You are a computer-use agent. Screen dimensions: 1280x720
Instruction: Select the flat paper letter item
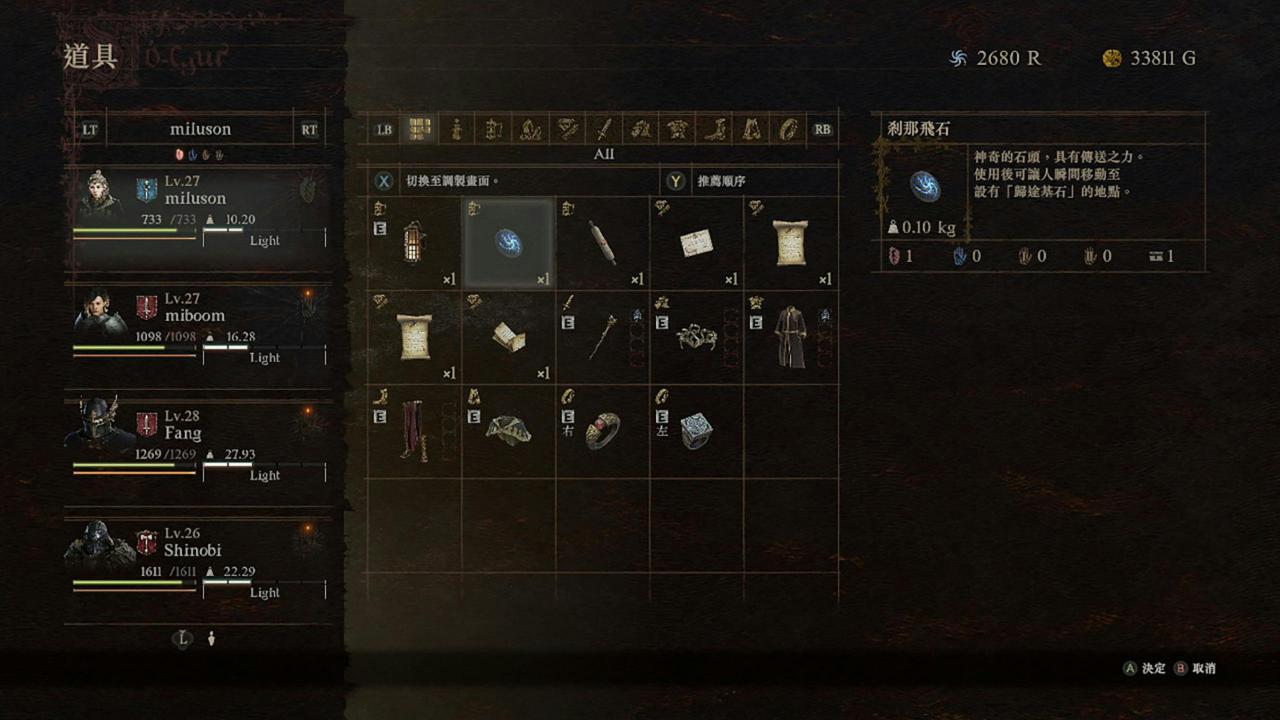696,243
